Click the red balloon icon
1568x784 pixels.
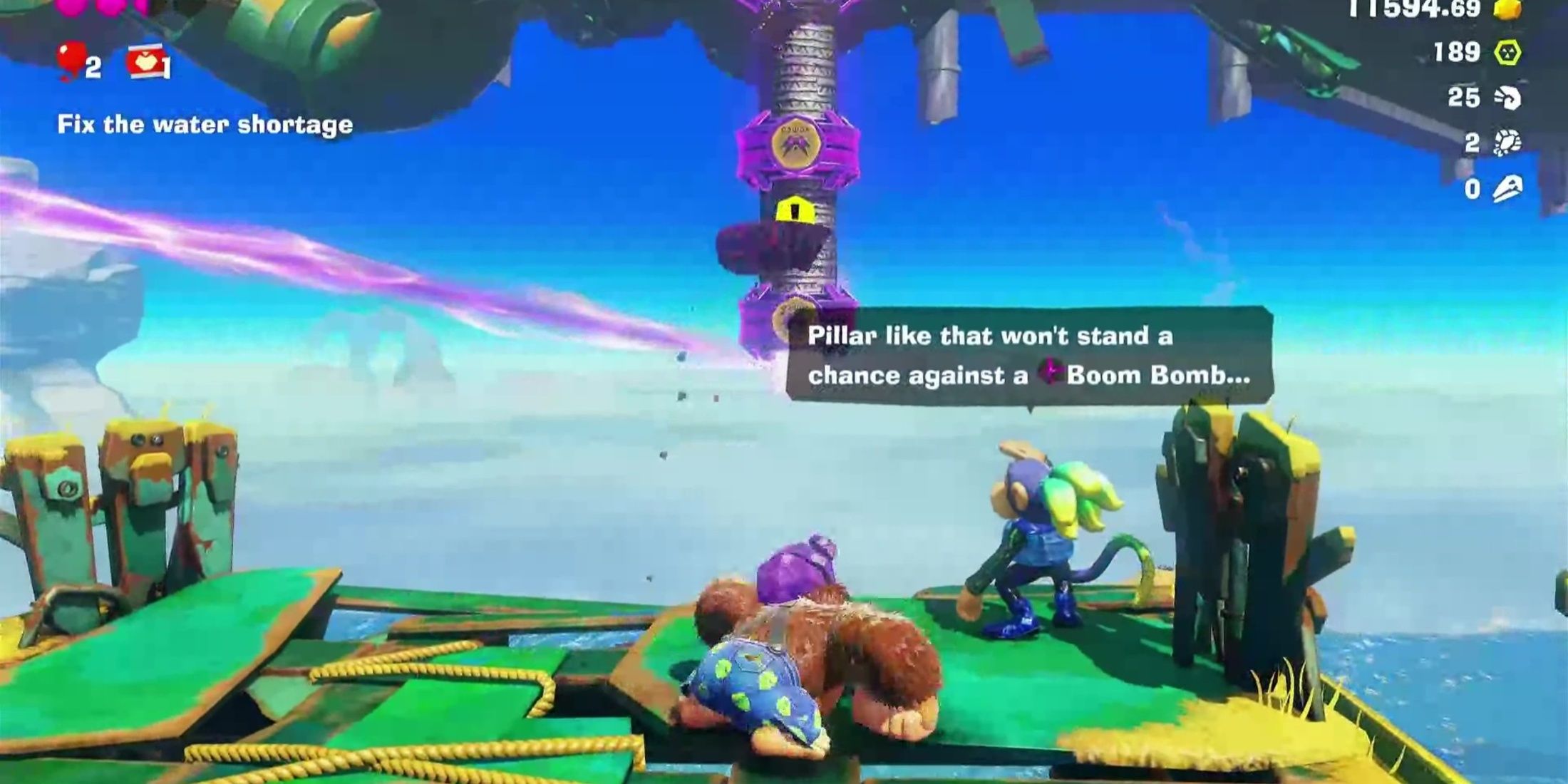tap(73, 61)
